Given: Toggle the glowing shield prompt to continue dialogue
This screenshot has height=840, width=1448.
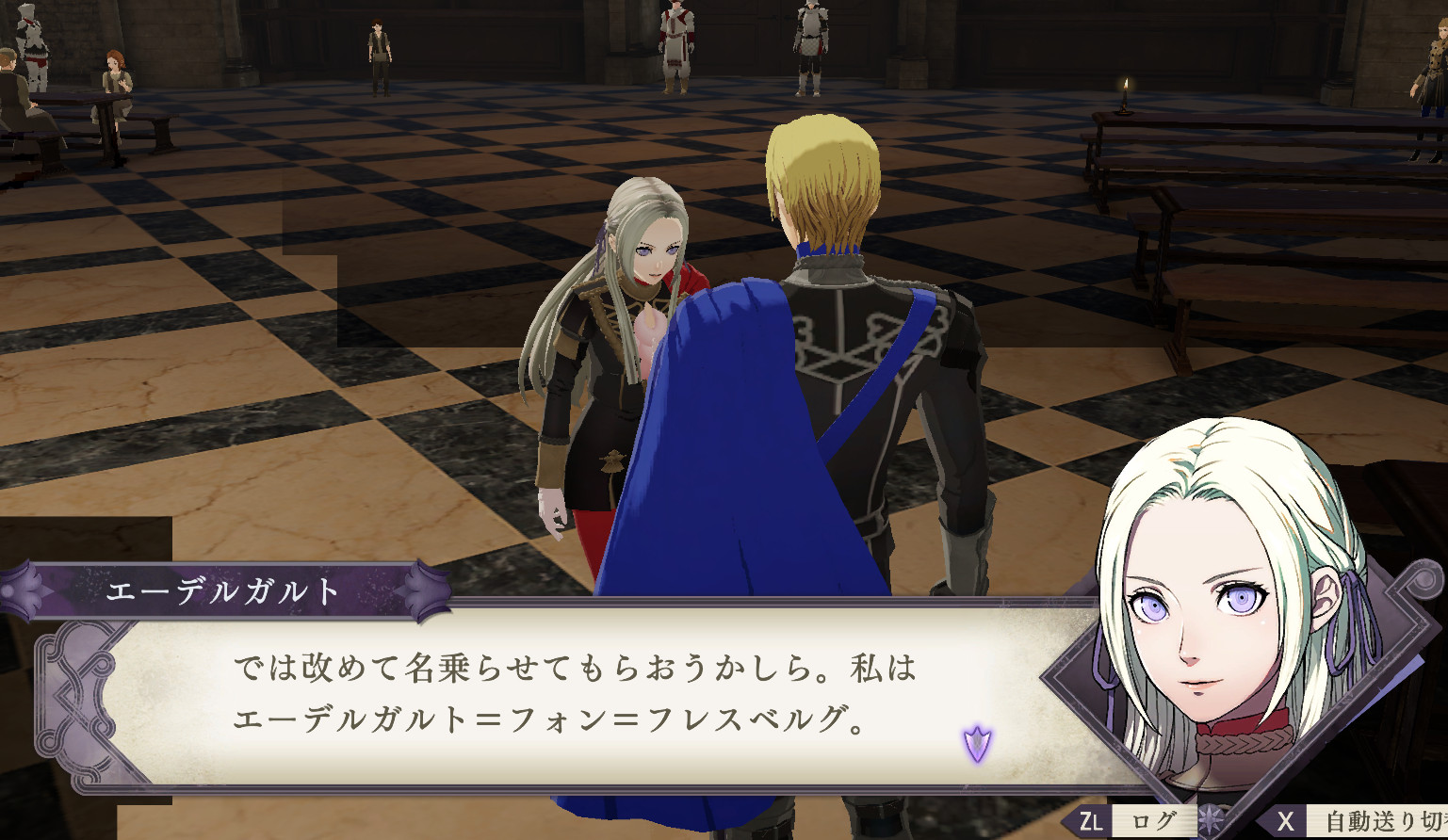Looking at the screenshot, I should (x=975, y=743).
